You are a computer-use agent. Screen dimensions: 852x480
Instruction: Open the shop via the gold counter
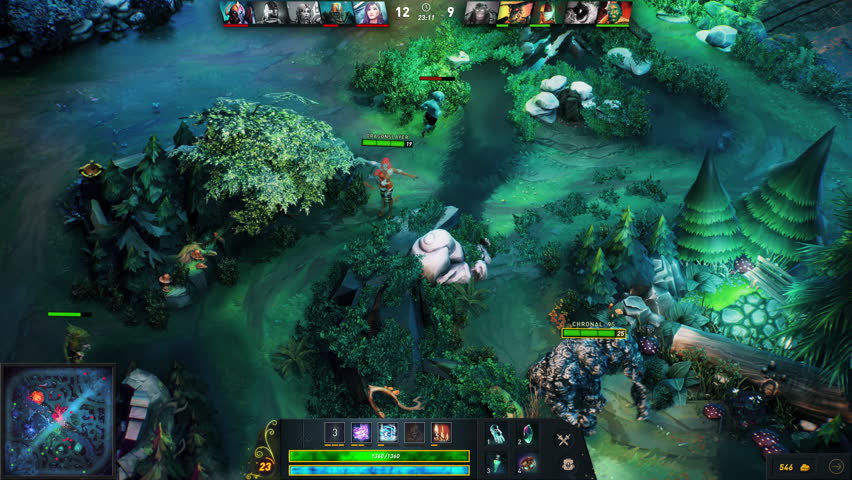795,466
